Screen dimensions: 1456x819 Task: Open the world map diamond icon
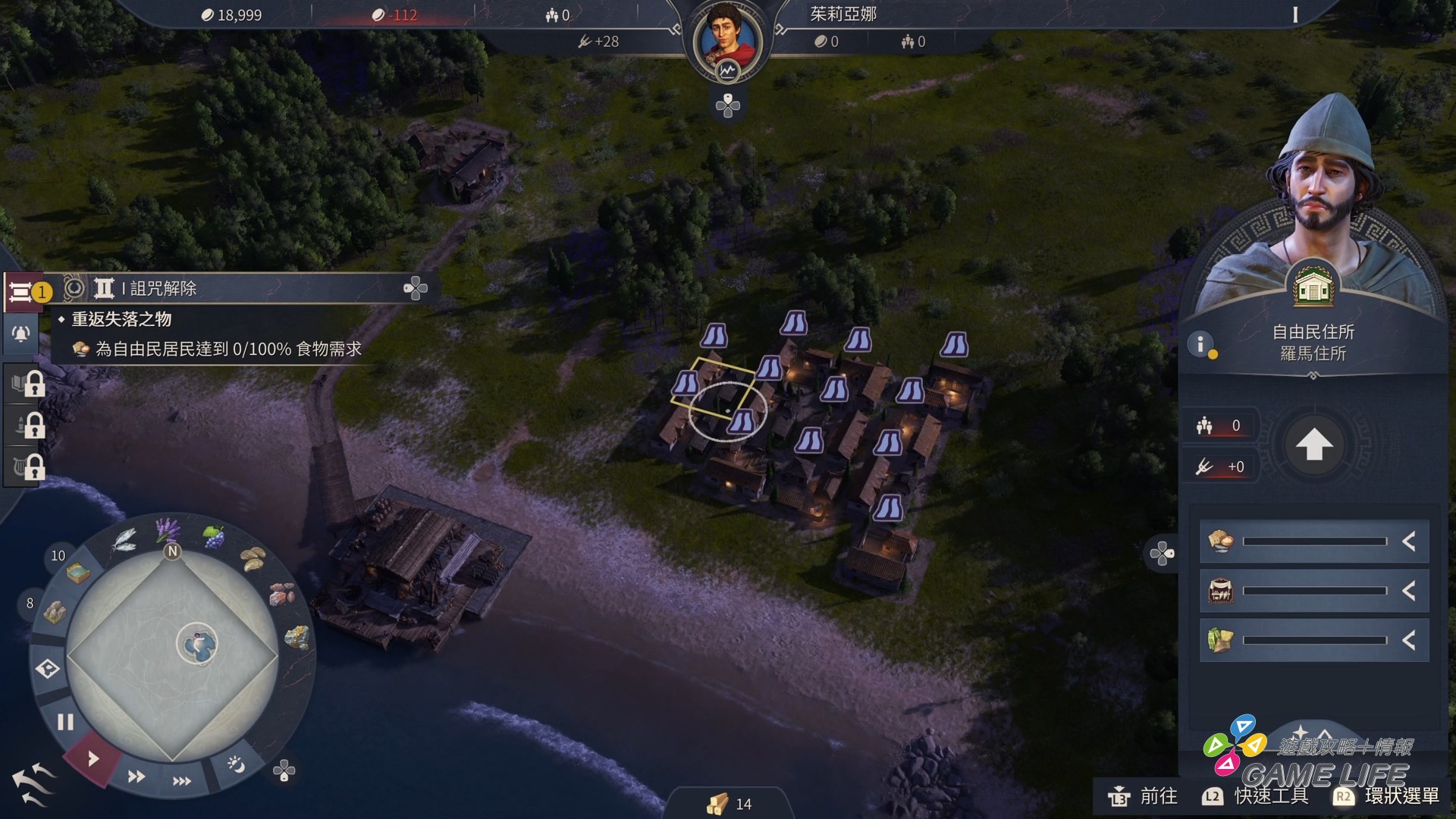(48, 669)
